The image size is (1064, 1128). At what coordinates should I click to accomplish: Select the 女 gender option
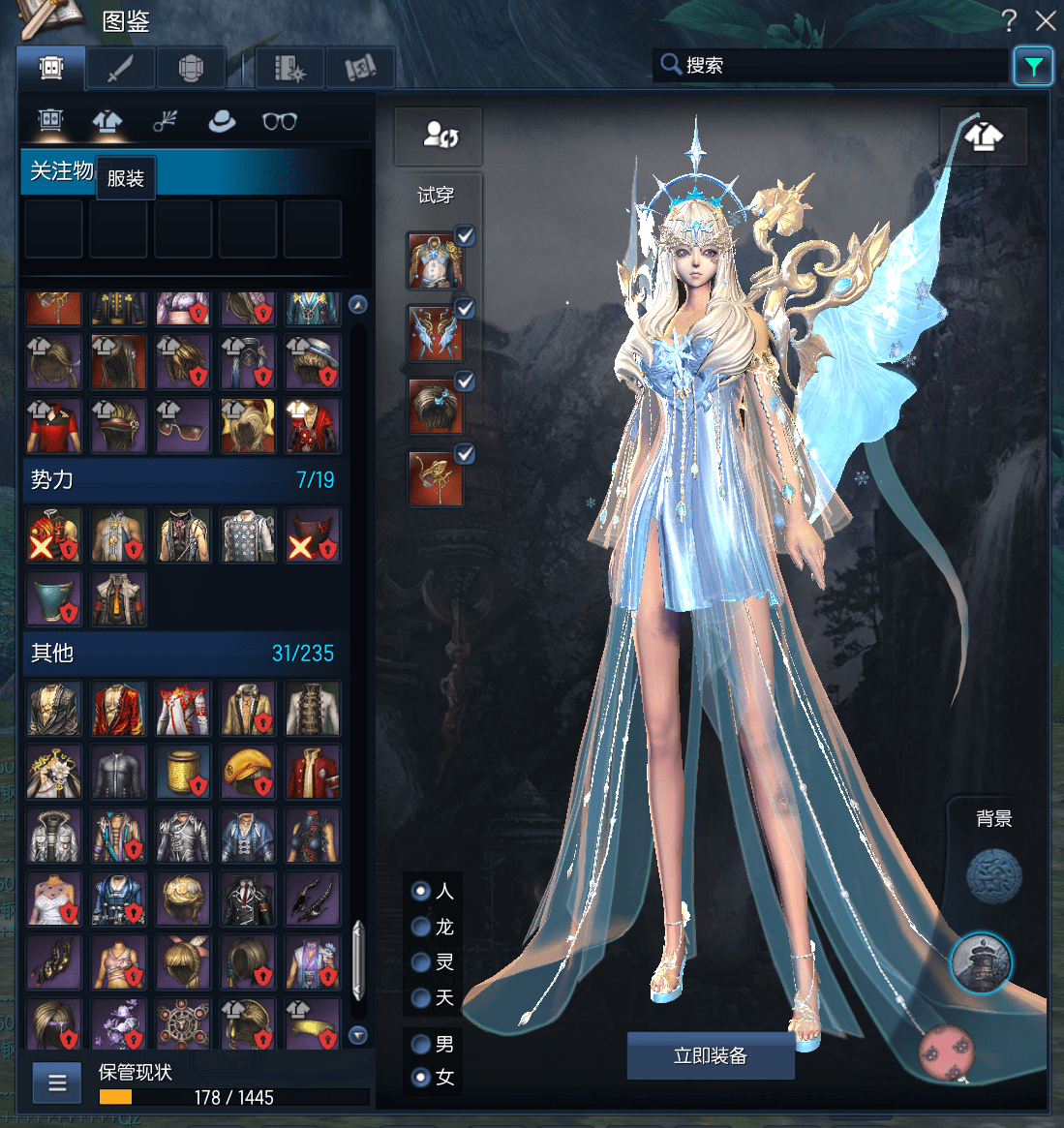tap(421, 1077)
